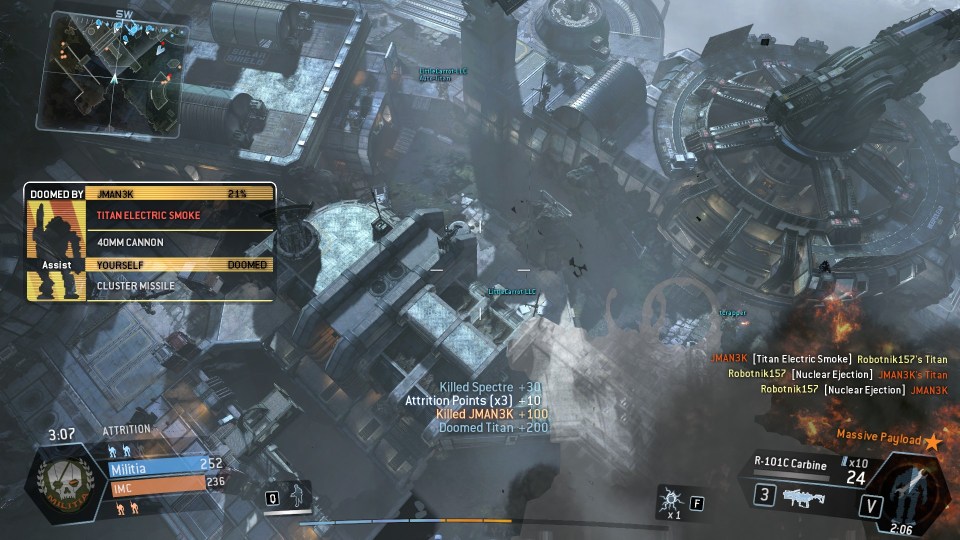Select the 40MM Cannon damage row
The image size is (960, 540).
181,242
